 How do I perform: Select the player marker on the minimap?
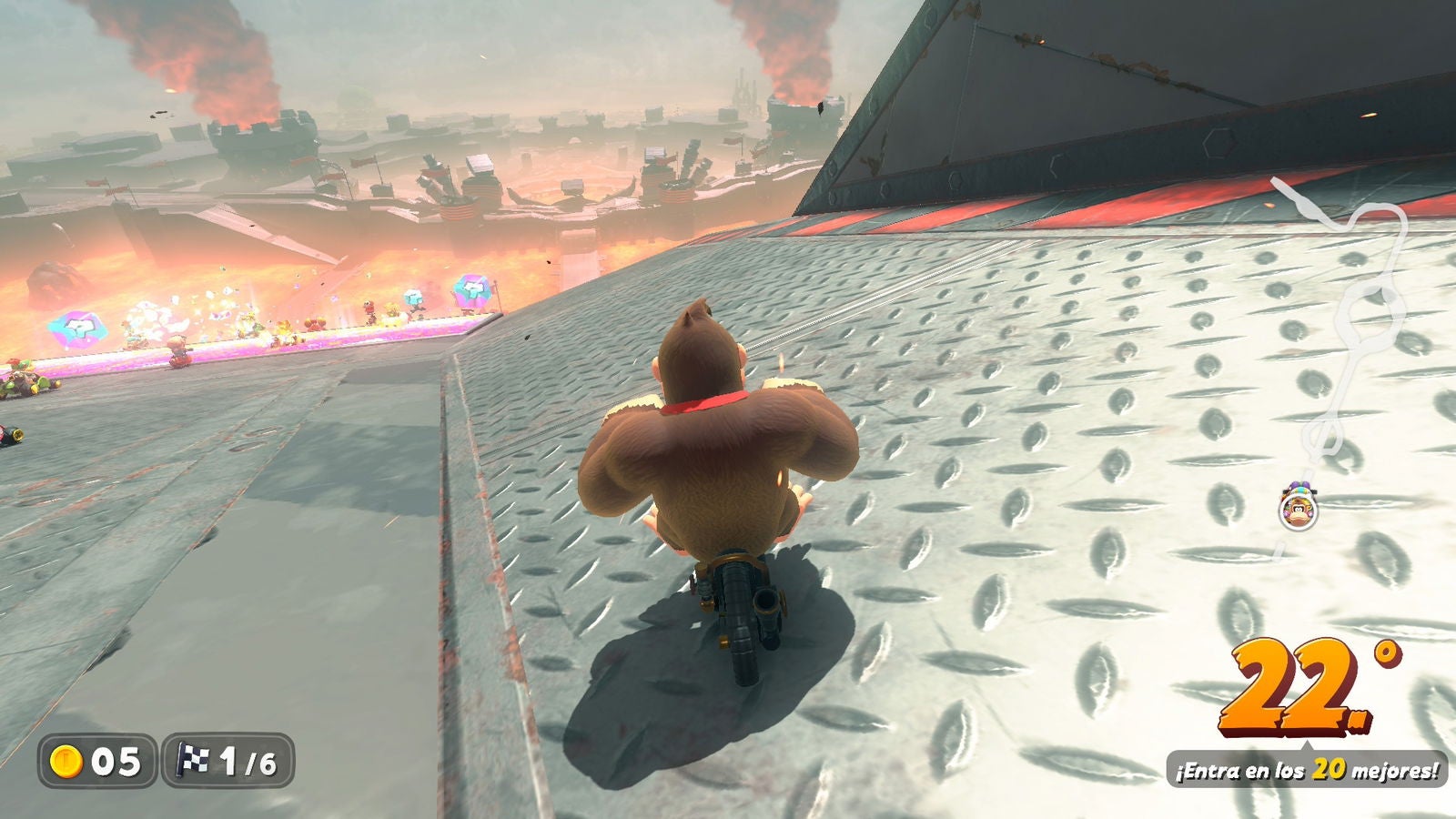(1298, 509)
